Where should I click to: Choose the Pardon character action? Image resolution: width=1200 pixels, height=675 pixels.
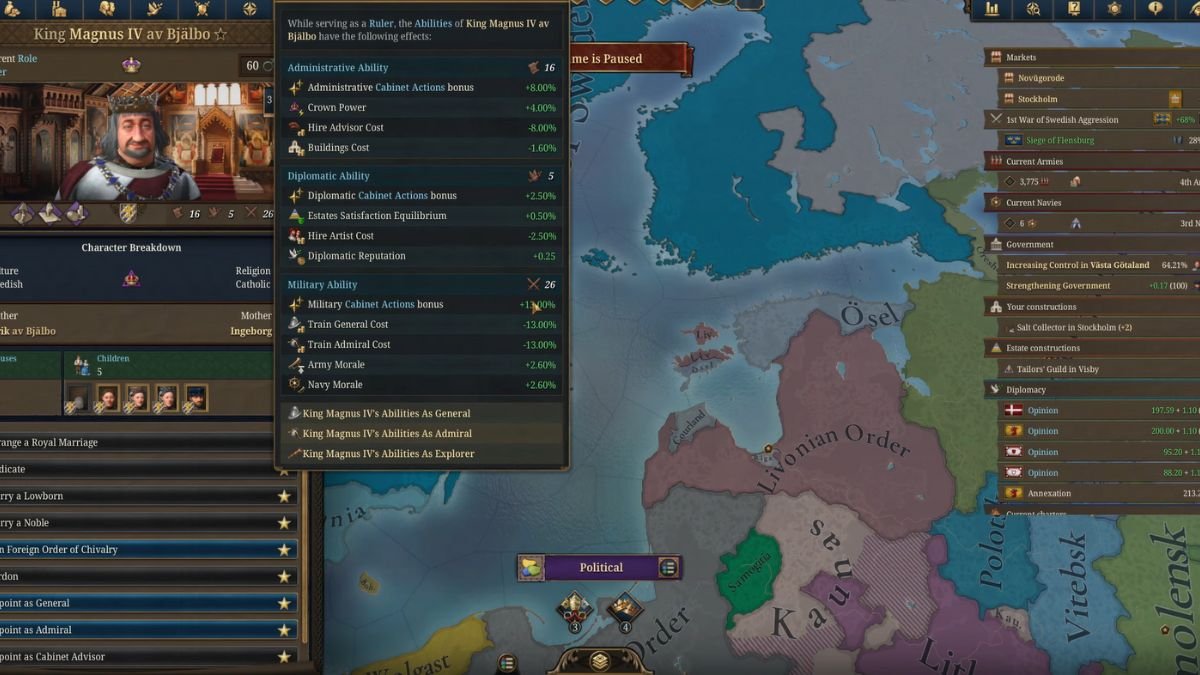point(140,576)
